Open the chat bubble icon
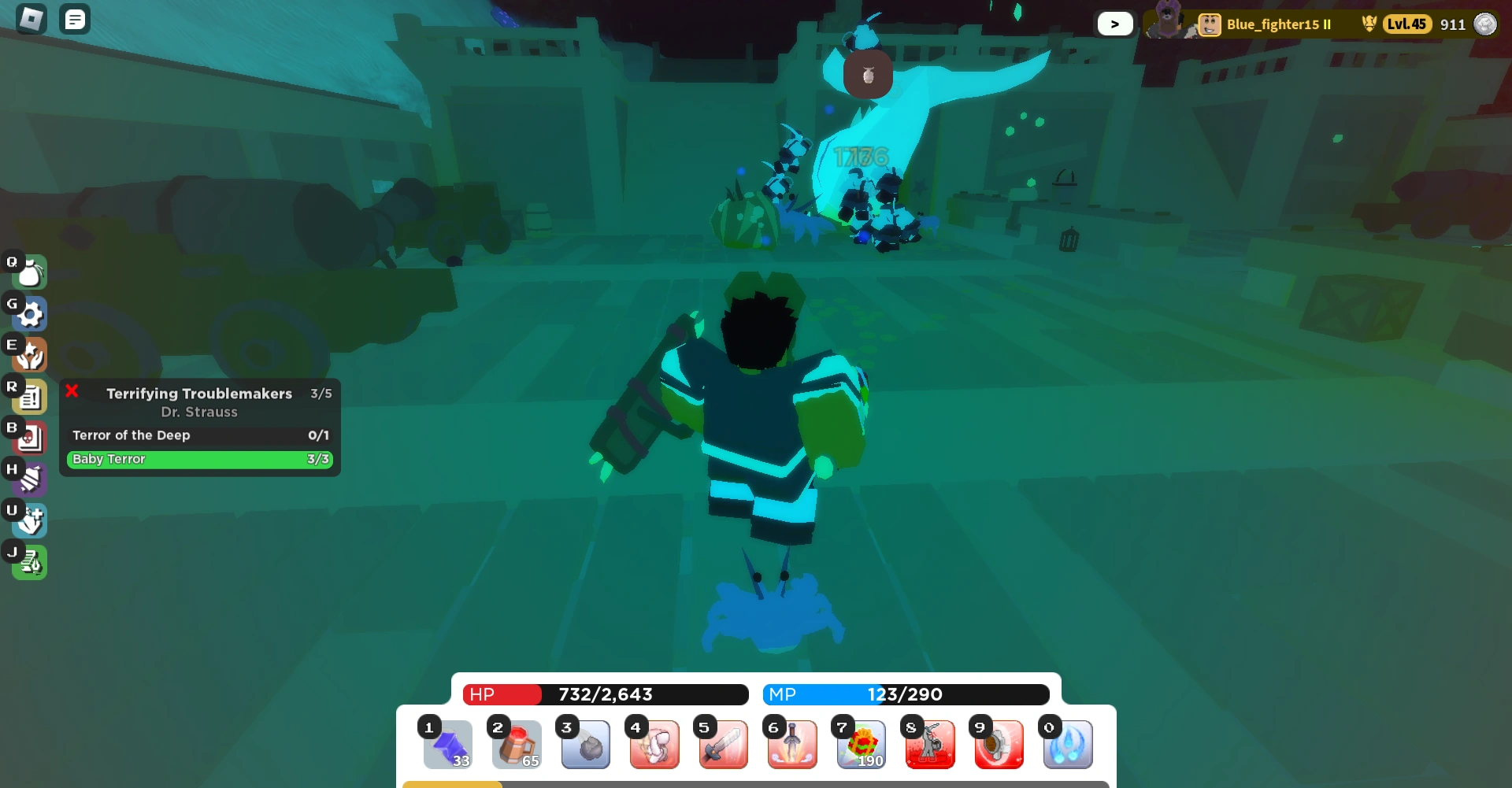 [x=75, y=18]
